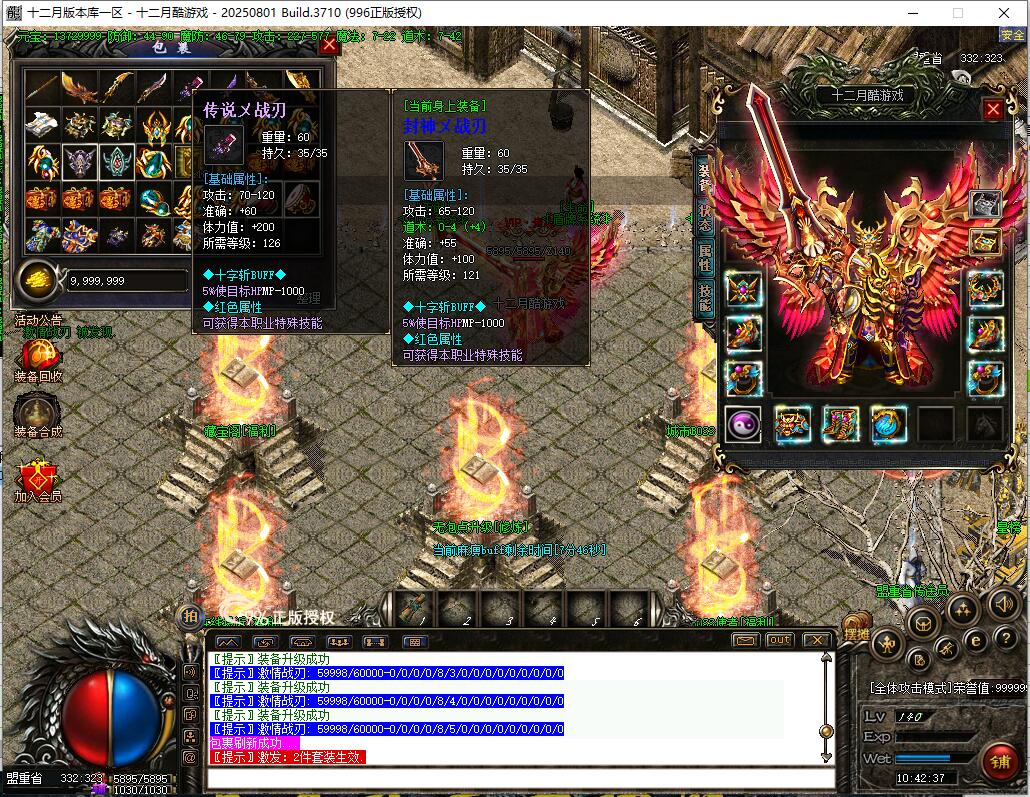Minimize the game window
The width and height of the screenshot is (1030, 797).
click(912, 13)
